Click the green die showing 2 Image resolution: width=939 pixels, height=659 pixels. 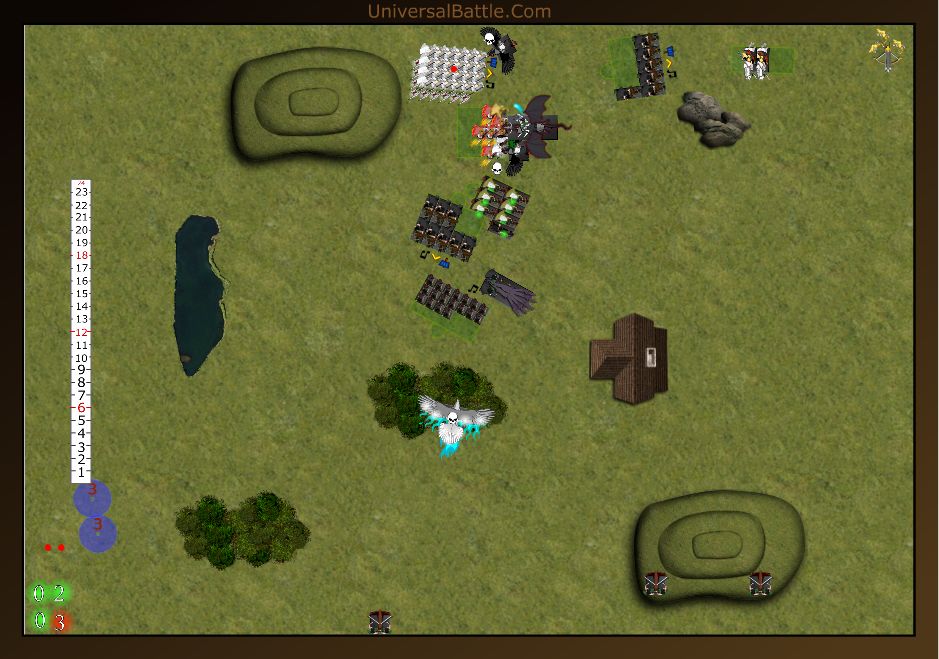(59, 594)
